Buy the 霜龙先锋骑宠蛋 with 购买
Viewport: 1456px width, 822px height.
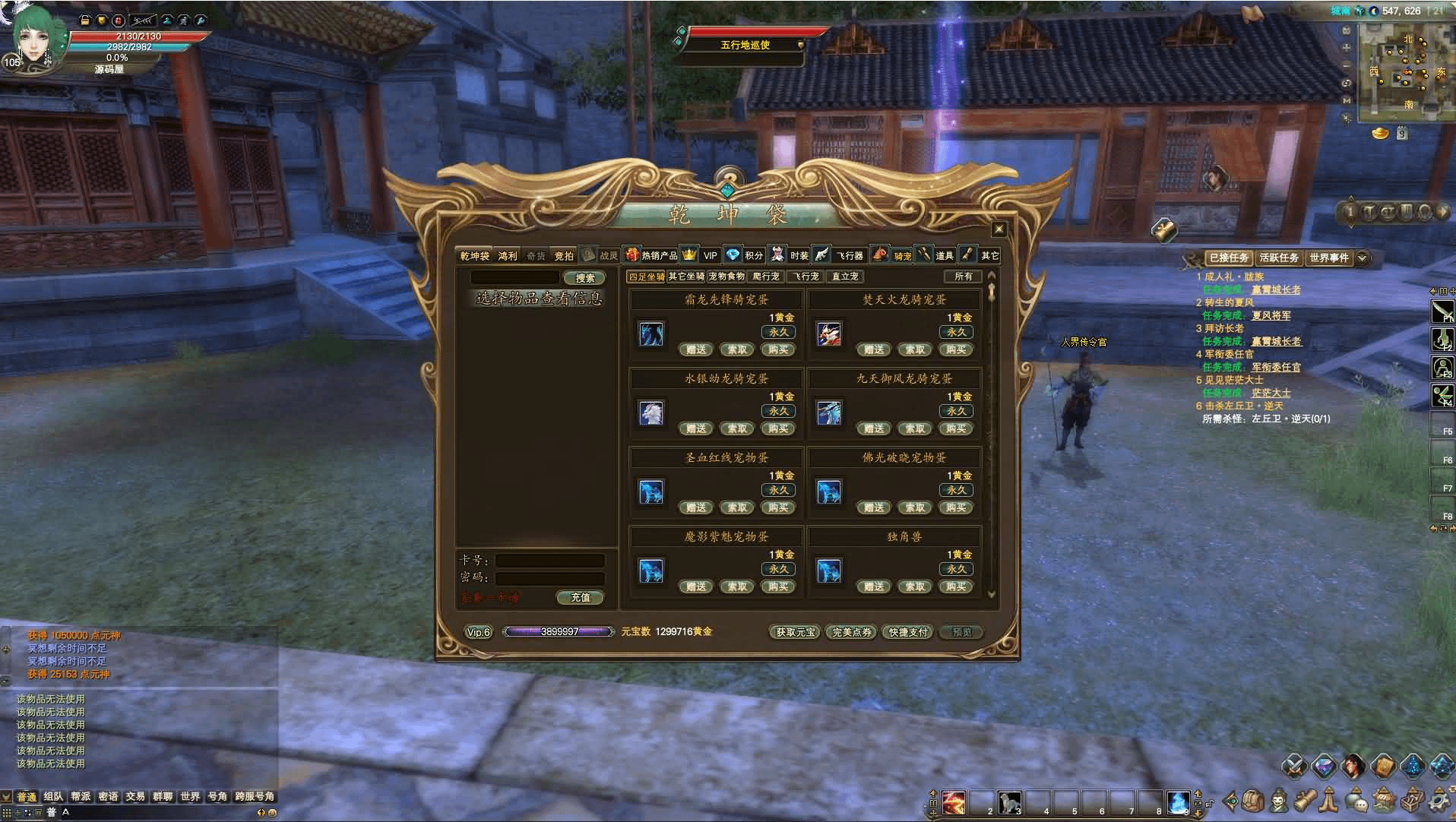(778, 350)
